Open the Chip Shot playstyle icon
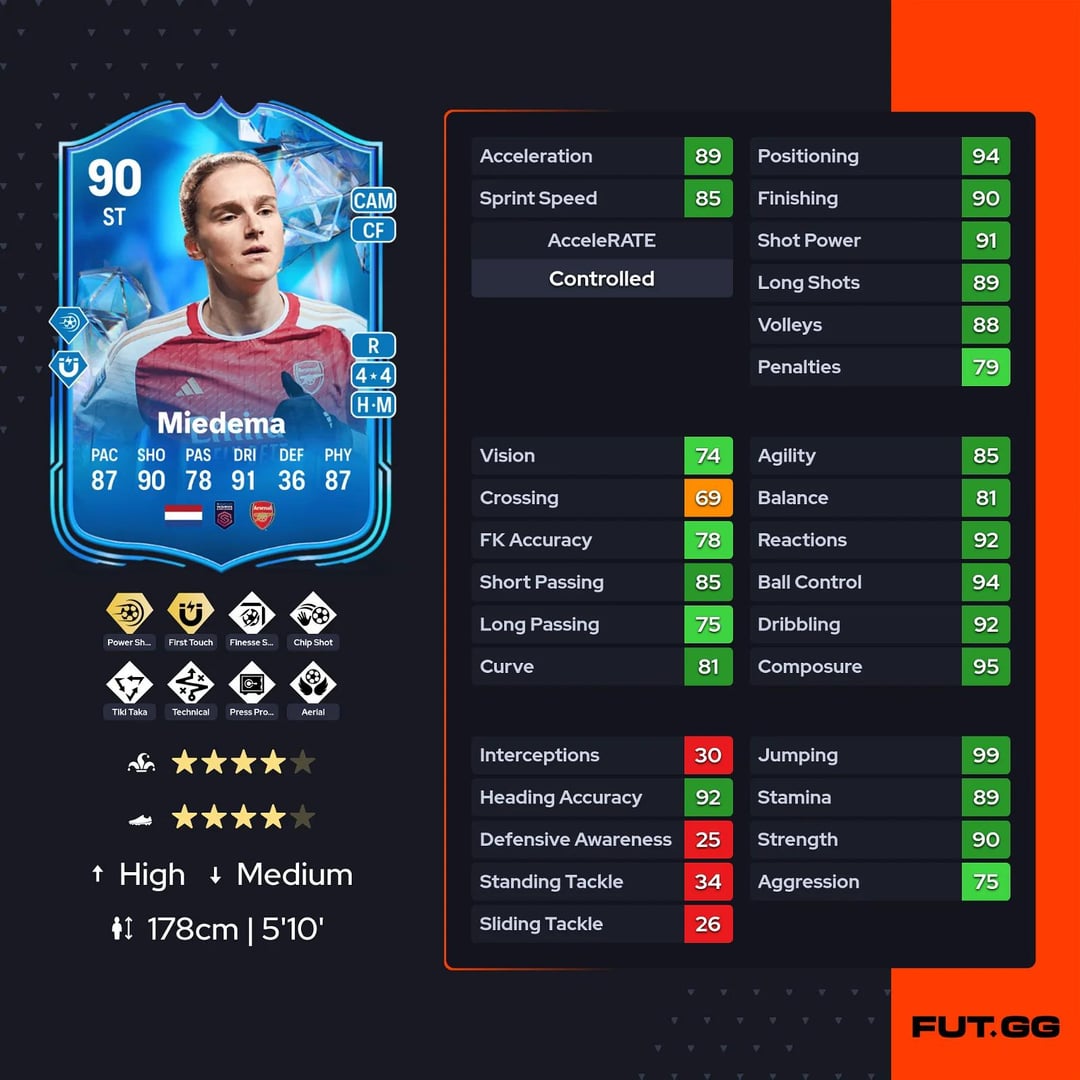Screen dimensions: 1080x1080 (313, 613)
